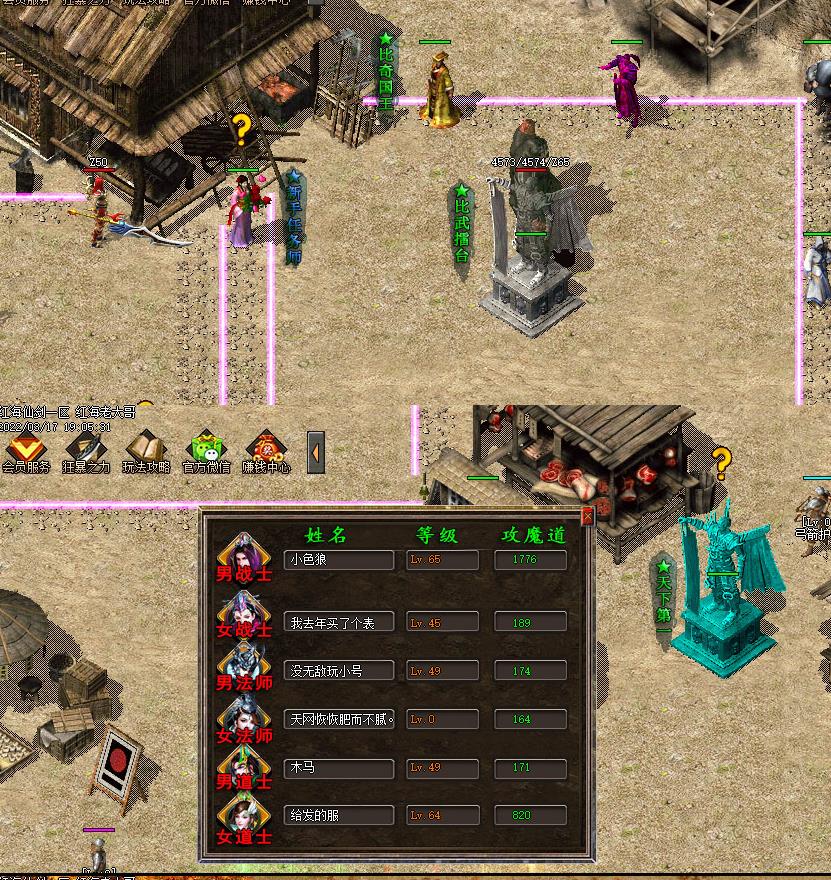Screen dimensions: 831x880
Task: Open the 会员服务 member service icon
Action: pyautogui.click(x=26, y=451)
